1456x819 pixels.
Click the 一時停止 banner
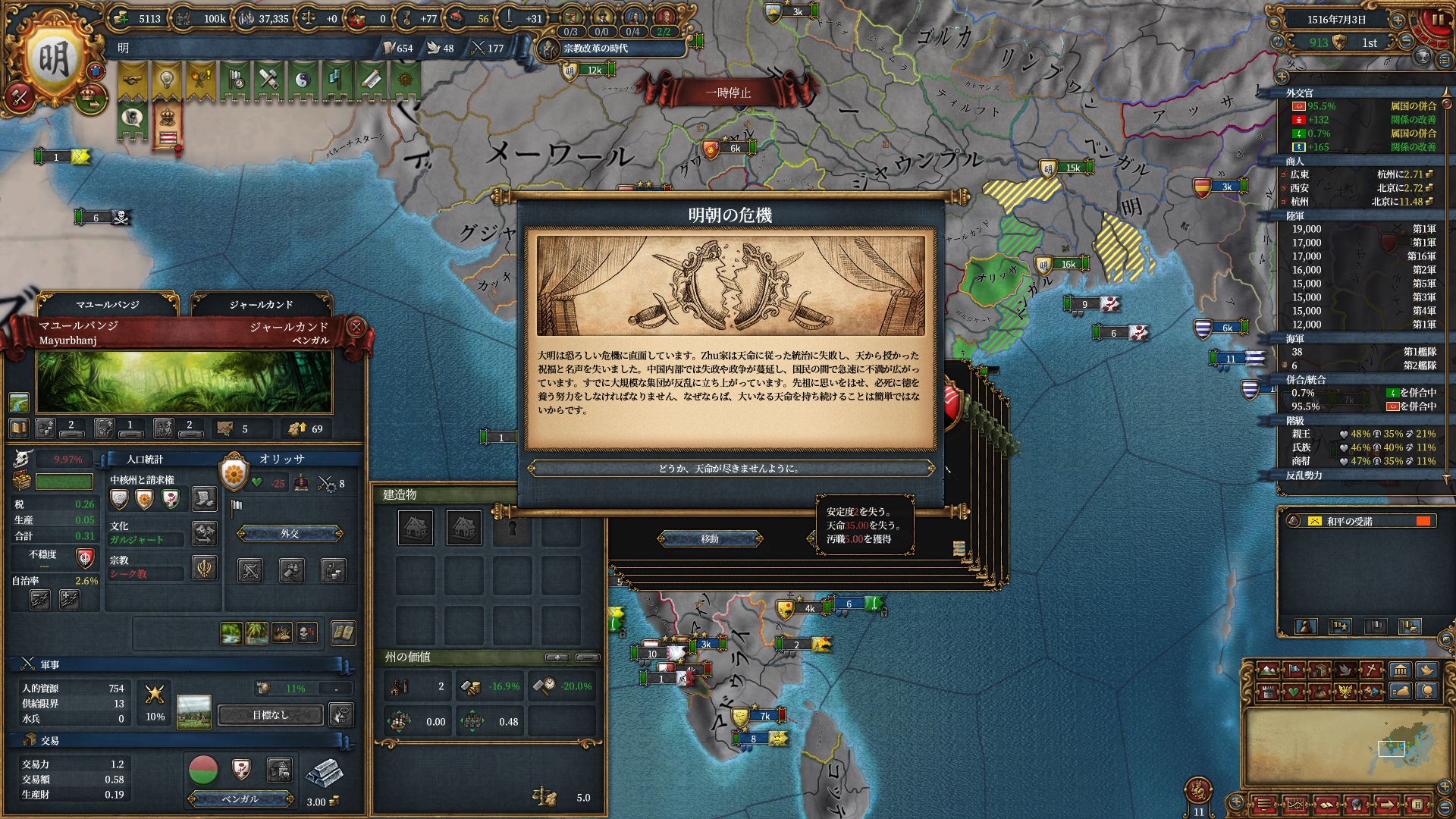coord(728,93)
